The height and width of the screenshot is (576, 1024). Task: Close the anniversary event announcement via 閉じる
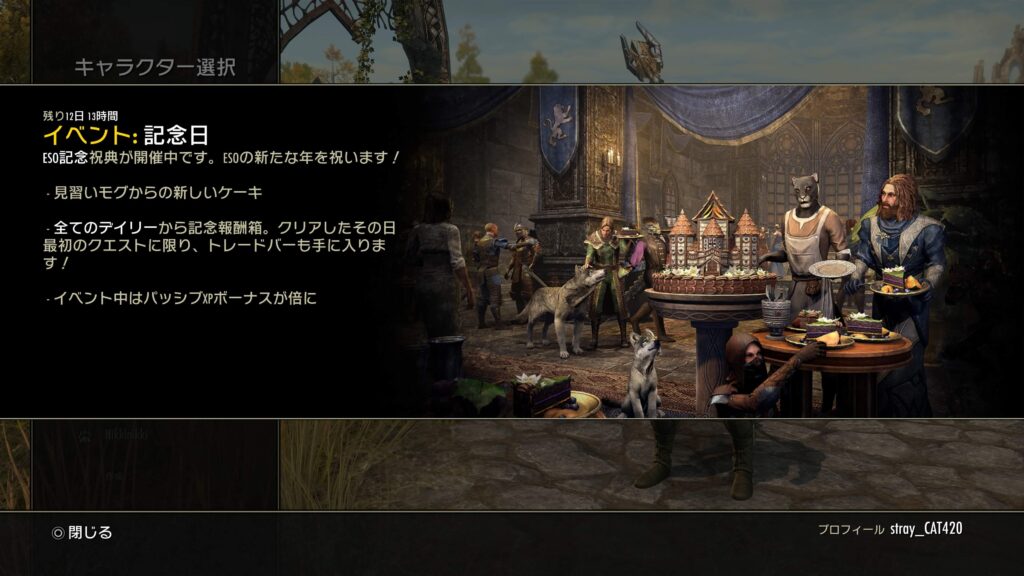(x=83, y=532)
